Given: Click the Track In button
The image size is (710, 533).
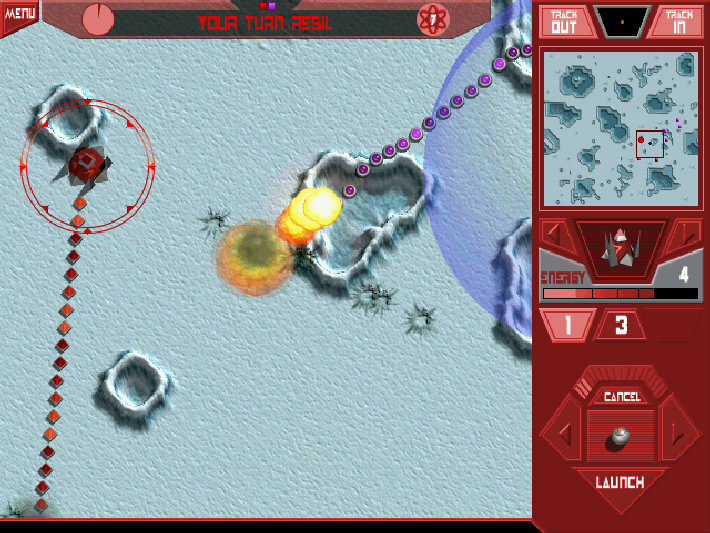Looking at the screenshot, I should (678, 21).
